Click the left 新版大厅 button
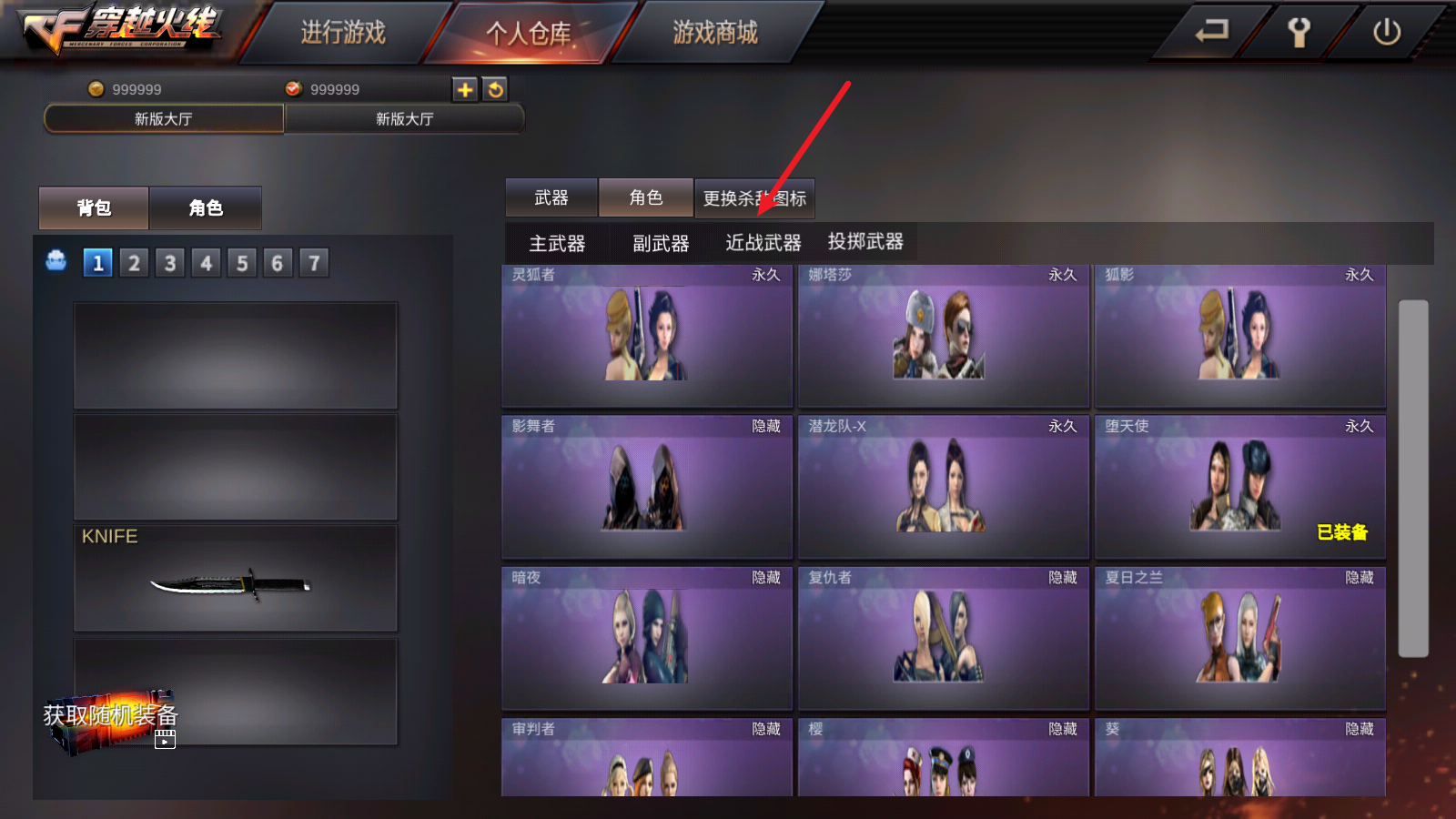The height and width of the screenshot is (819, 1456). (162, 118)
